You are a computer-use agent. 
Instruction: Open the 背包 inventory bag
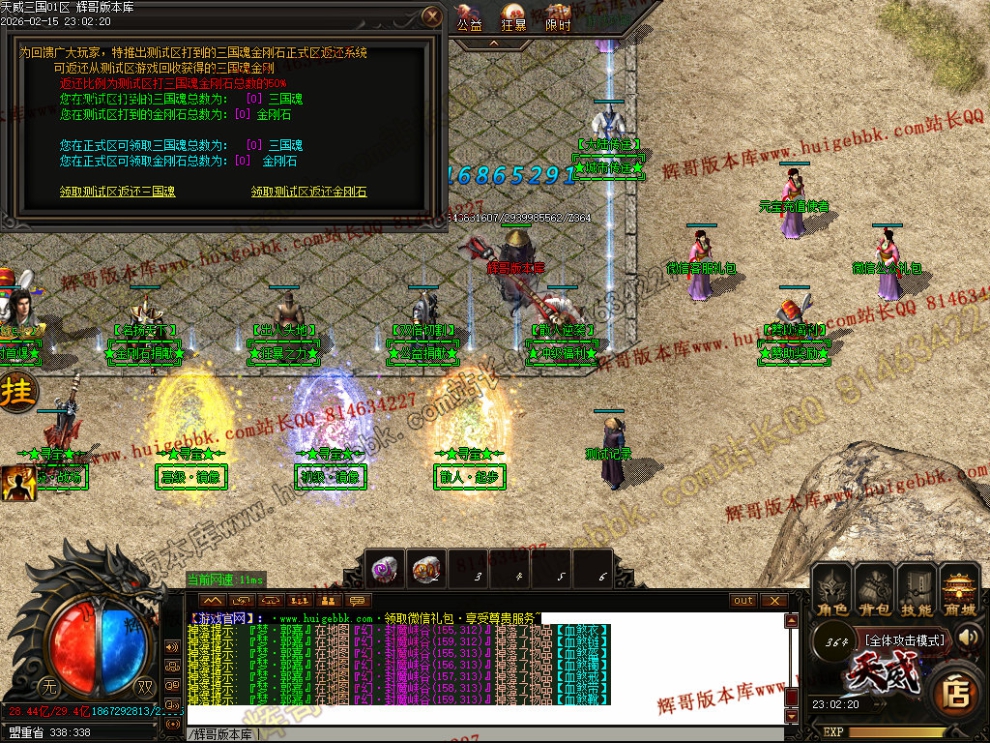(874, 590)
